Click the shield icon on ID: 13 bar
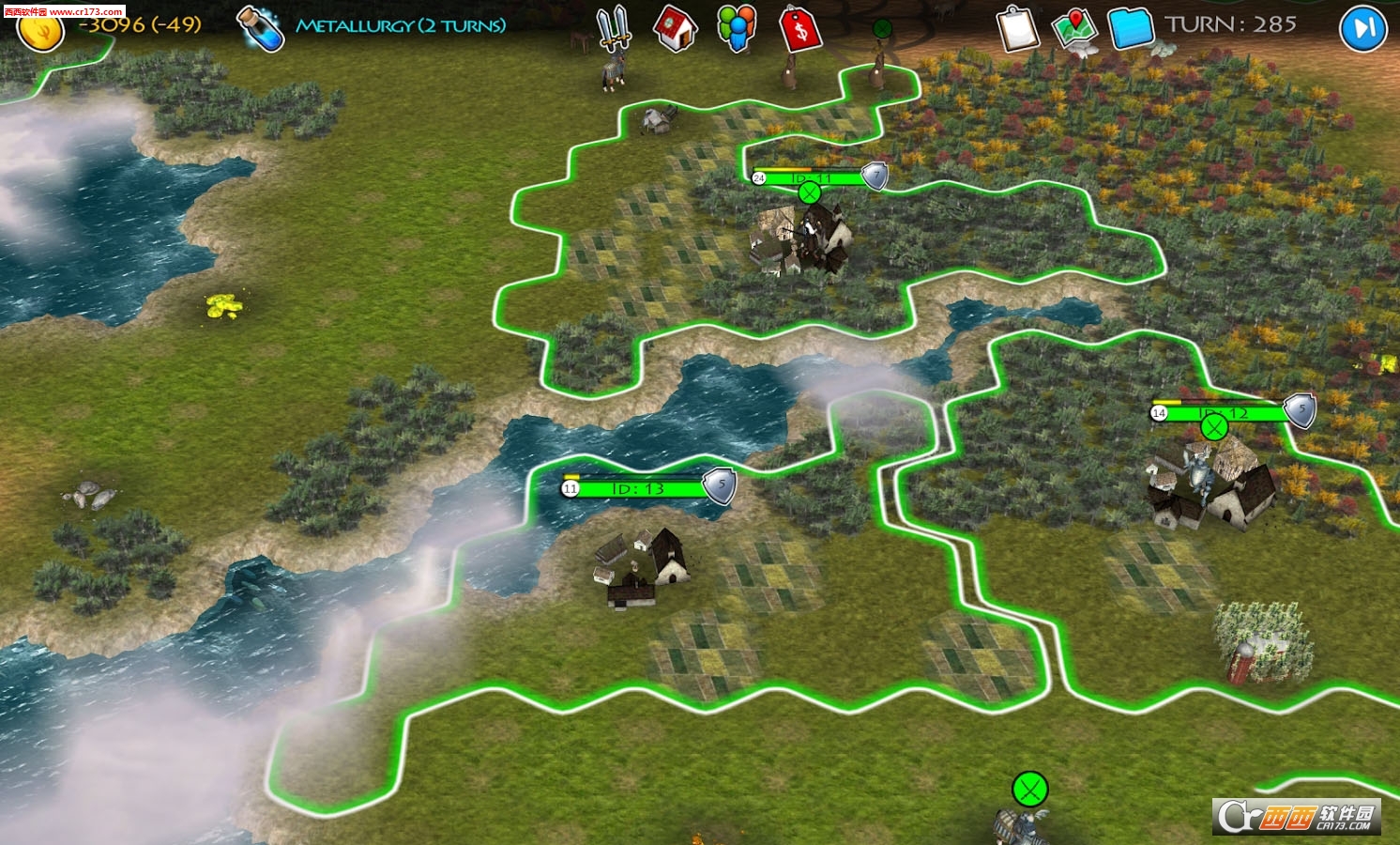 tap(719, 484)
